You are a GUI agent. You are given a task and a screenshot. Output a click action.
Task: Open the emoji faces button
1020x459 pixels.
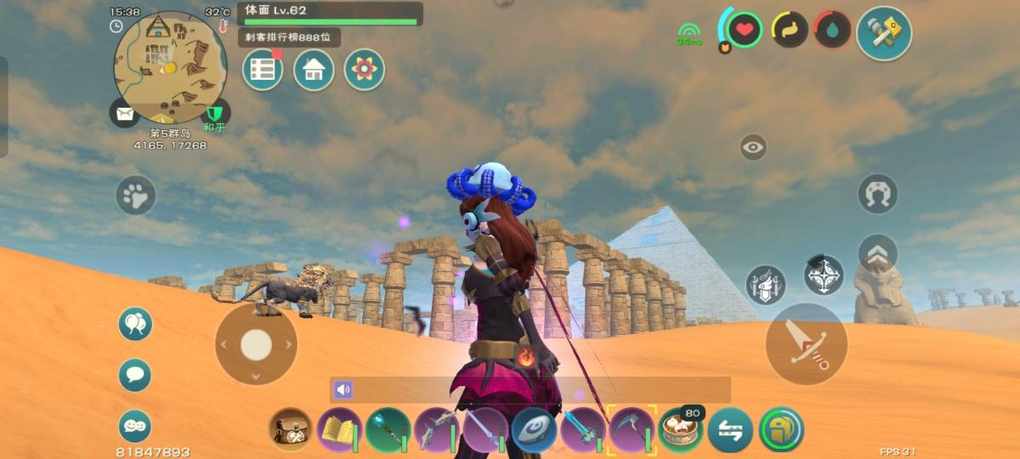135,426
